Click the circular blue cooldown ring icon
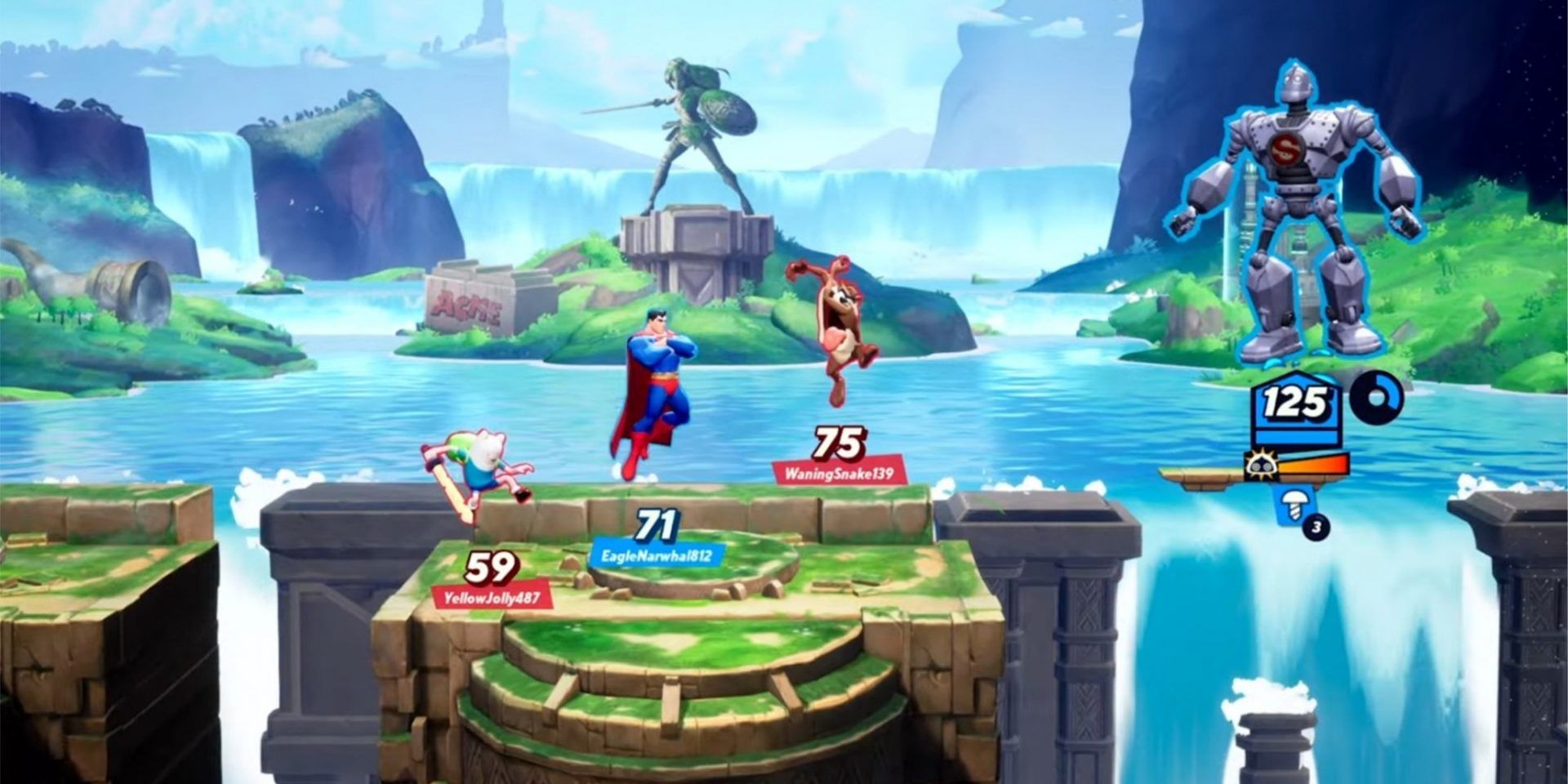 coord(1376,399)
